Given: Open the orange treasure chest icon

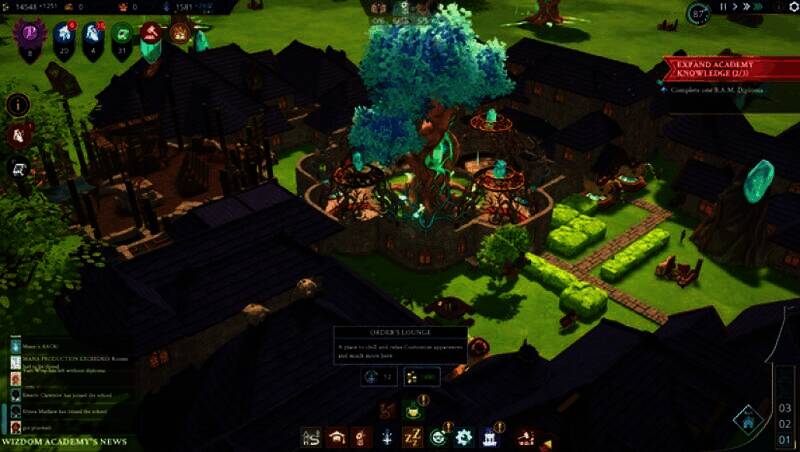Looking at the screenshot, I should pyautogui.click(x=180, y=34).
